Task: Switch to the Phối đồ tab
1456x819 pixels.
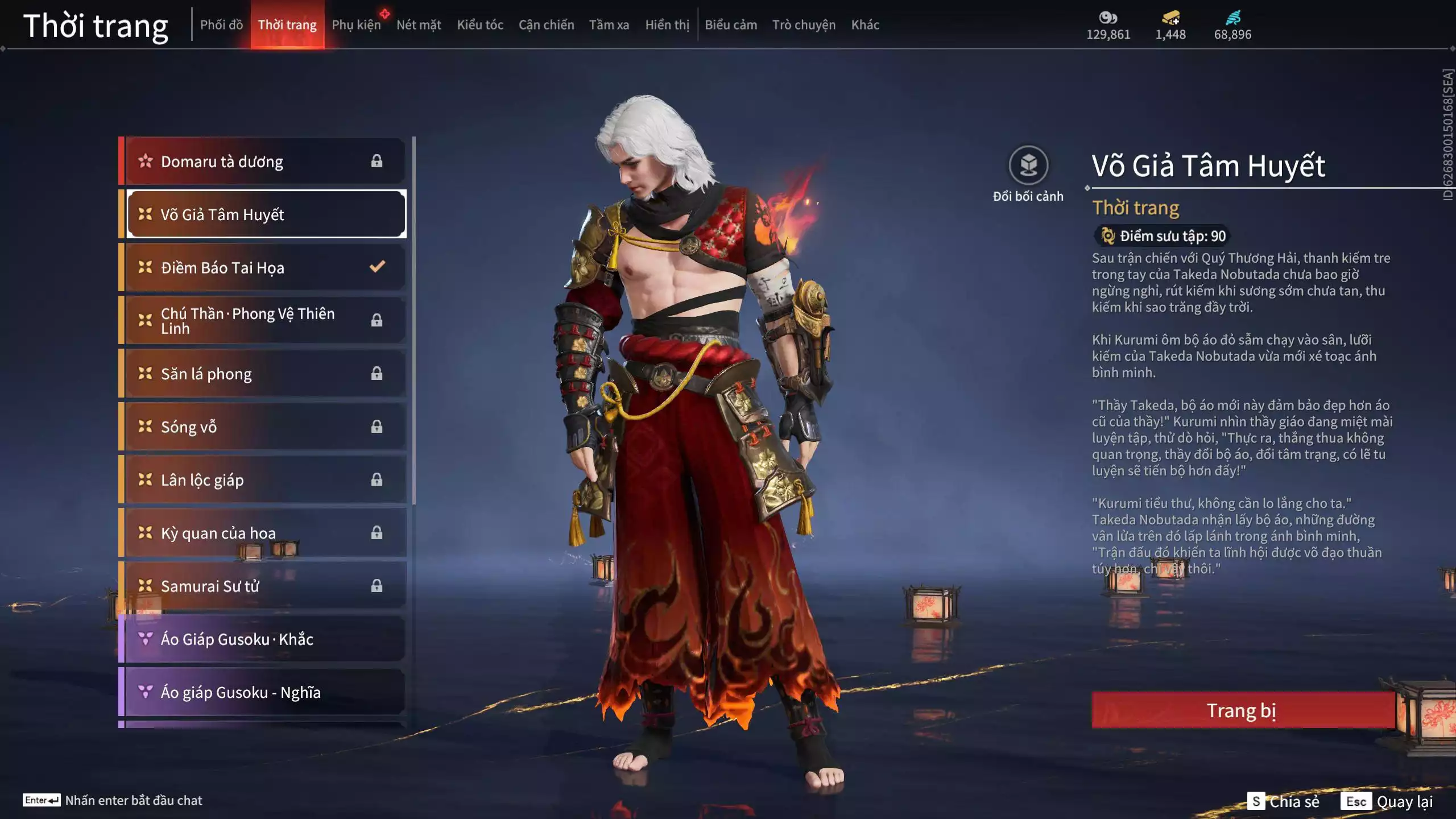Action: 221,25
